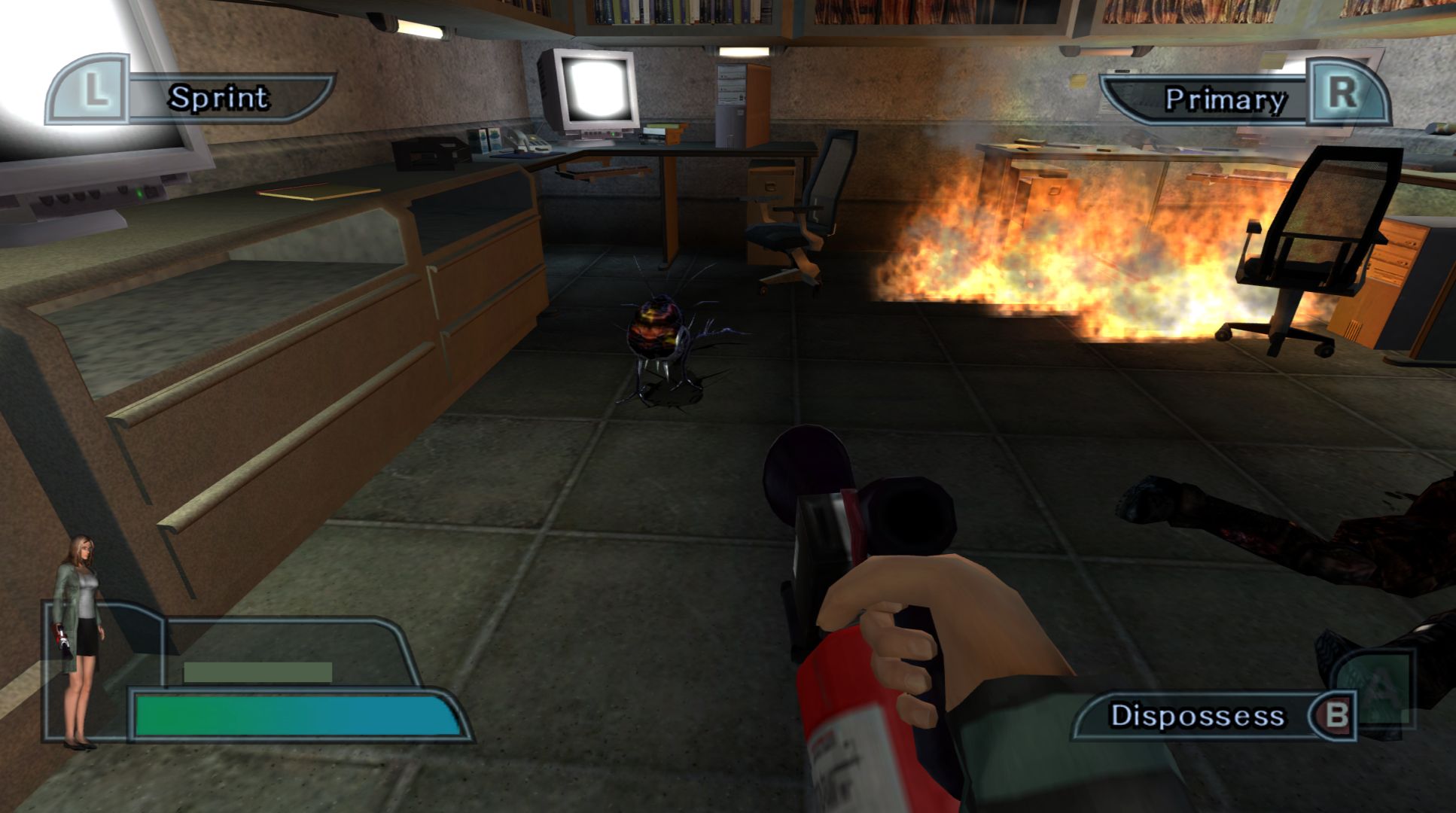This screenshot has width=1456, height=813.
Task: Select the possessed host character portrait
Action: click(x=79, y=641)
